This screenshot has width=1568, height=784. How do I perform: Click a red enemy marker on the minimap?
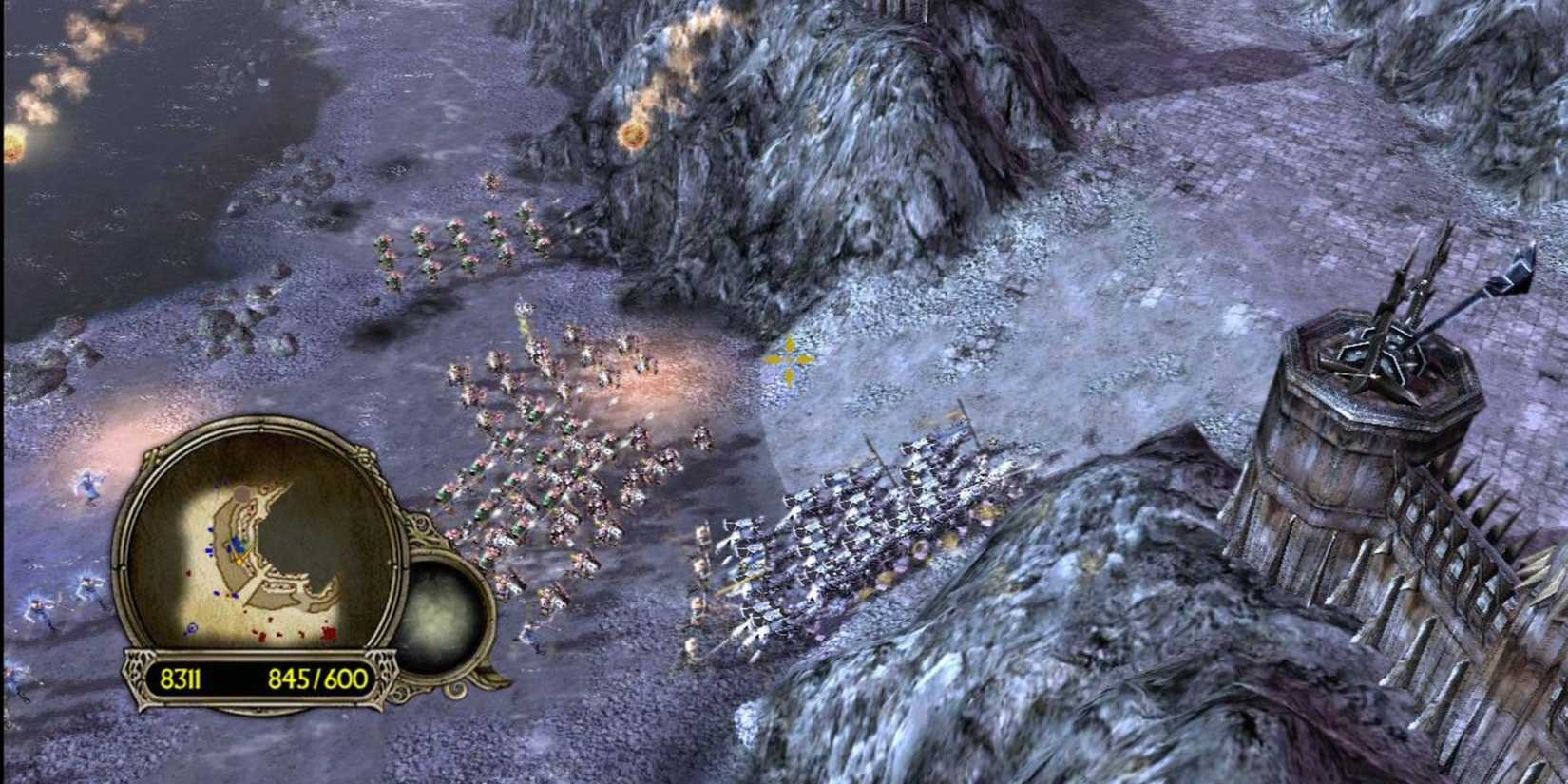[328, 630]
